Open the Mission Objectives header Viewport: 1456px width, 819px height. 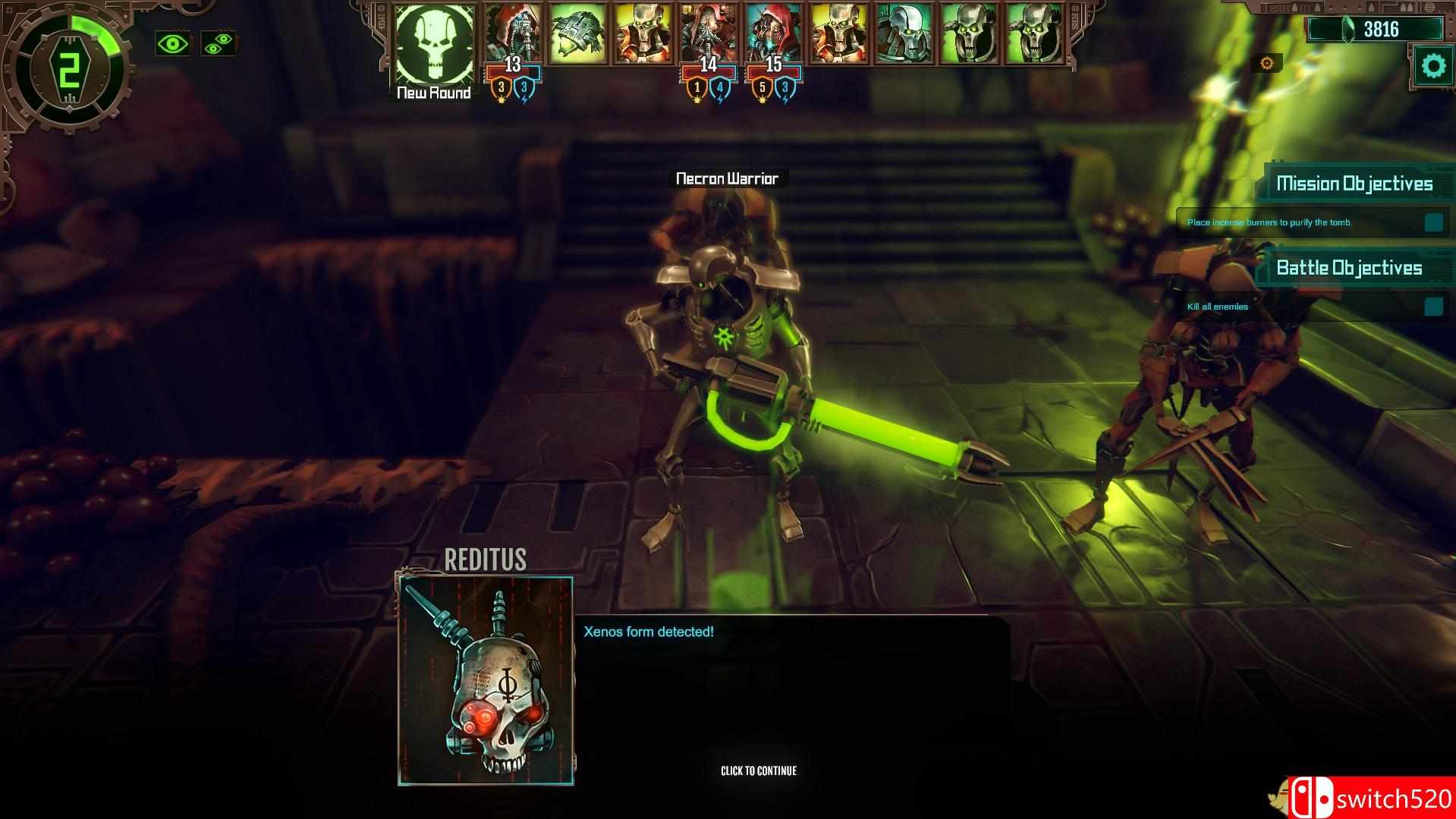(1355, 182)
